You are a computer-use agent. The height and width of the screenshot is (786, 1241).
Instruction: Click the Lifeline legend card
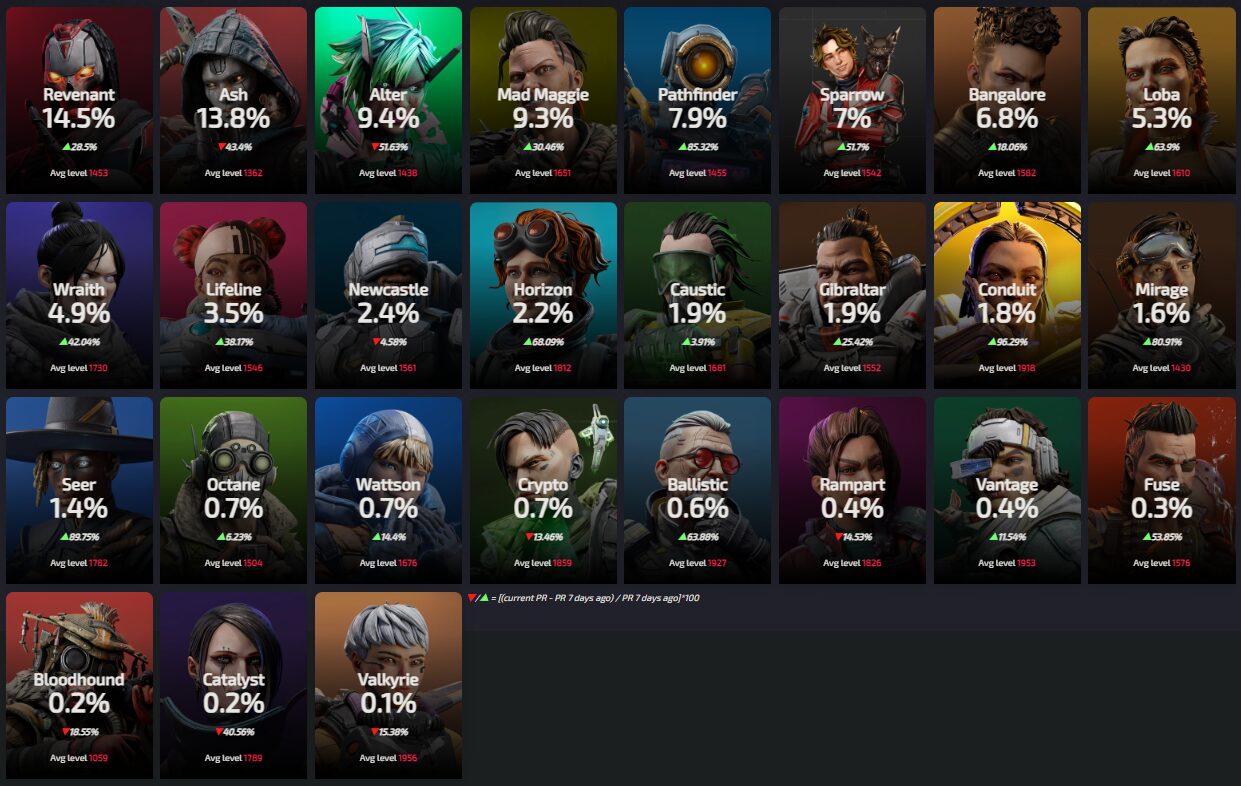click(x=233, y=295)
